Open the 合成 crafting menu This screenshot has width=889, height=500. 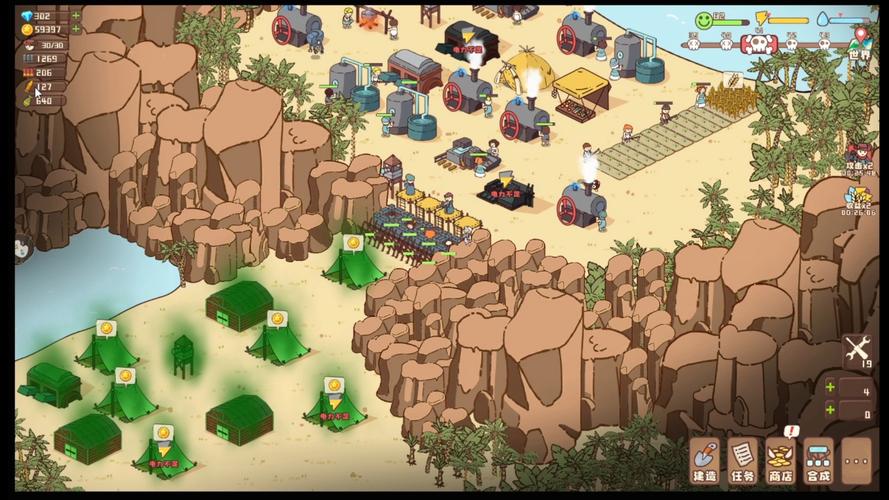pyautogui.click(x=819, y=460)
